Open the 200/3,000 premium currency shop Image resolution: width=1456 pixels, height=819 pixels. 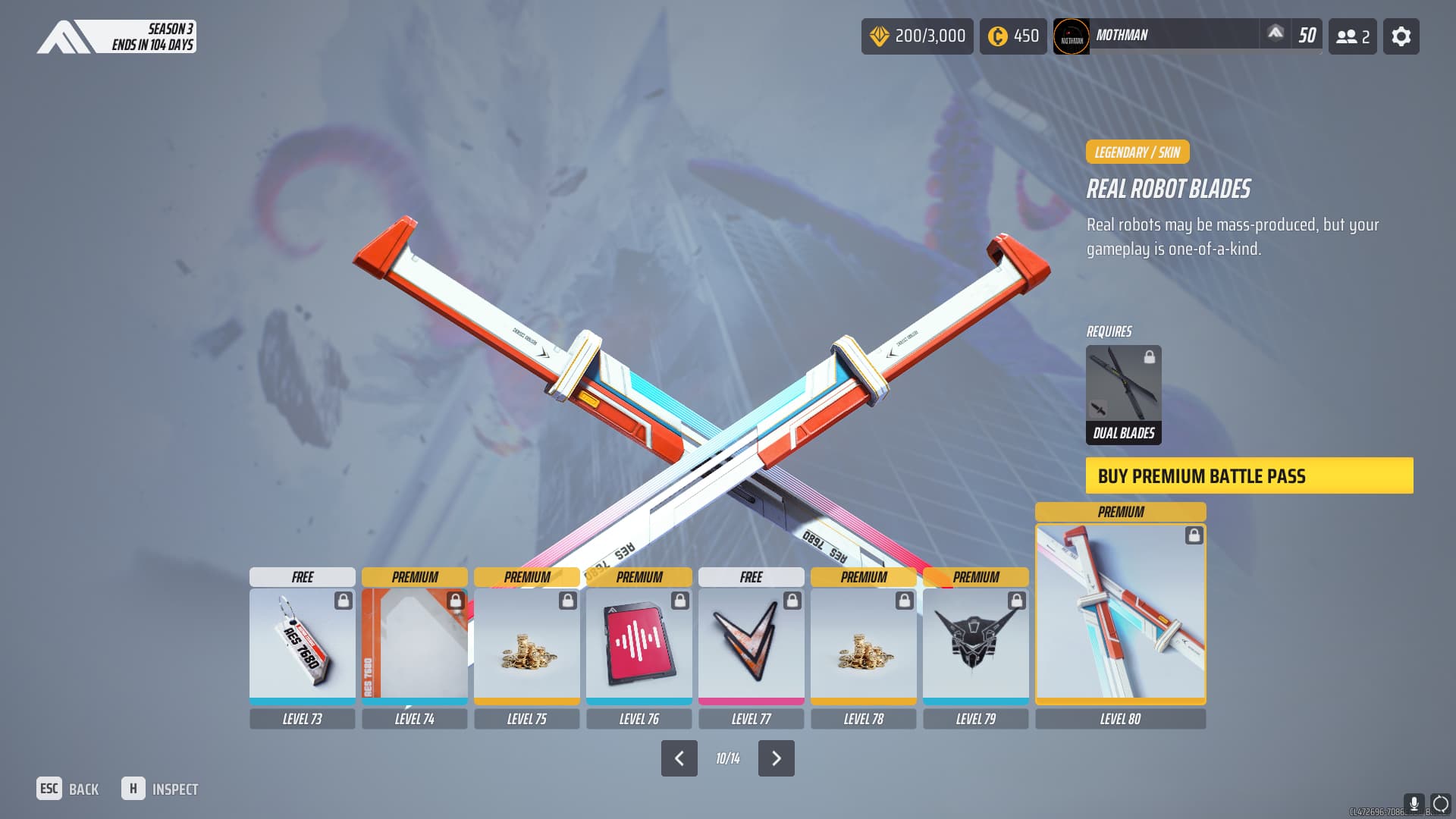[917, 36]
